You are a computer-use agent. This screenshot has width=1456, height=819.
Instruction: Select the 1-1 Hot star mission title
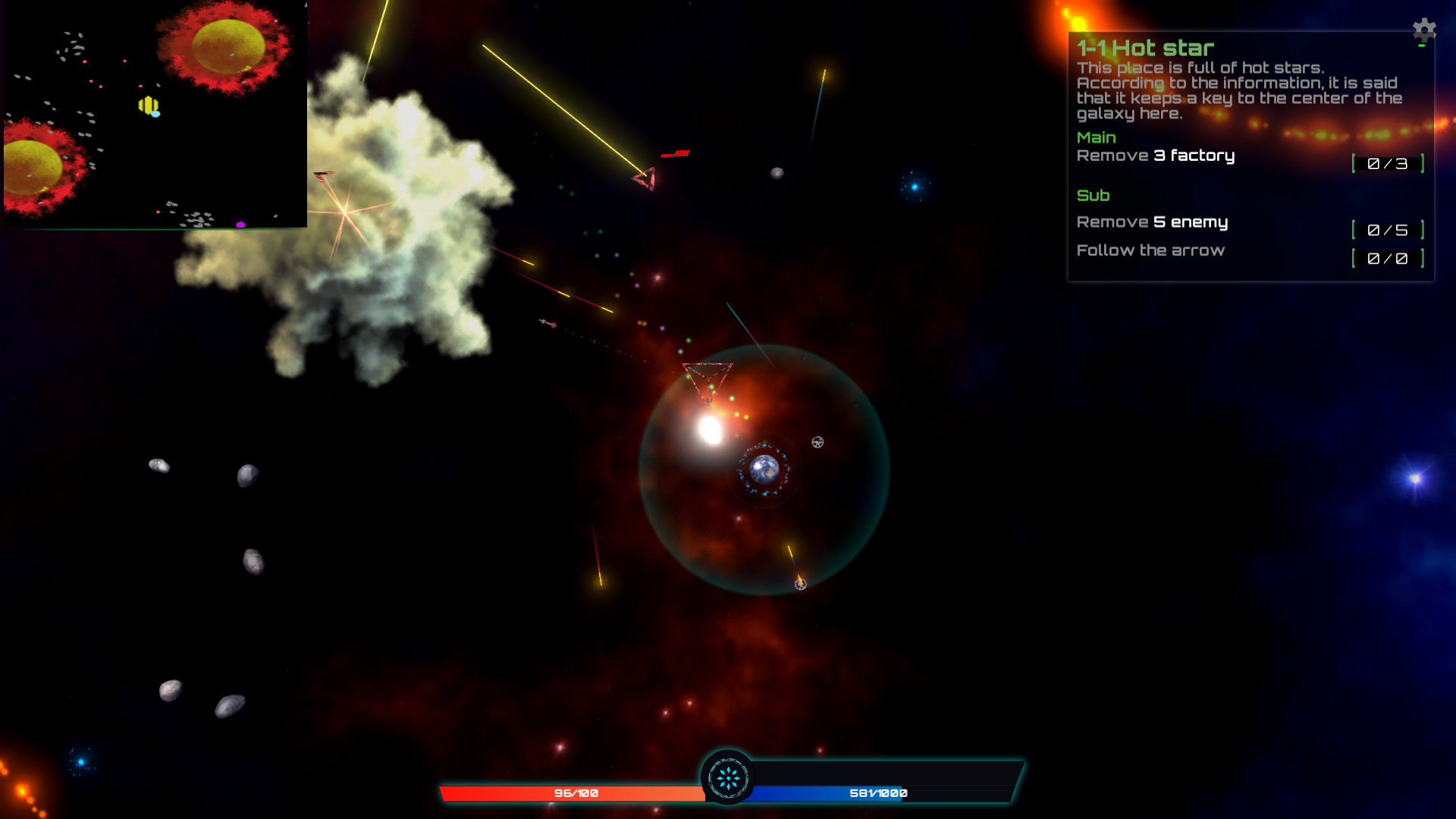click(x=1145, y=47)
